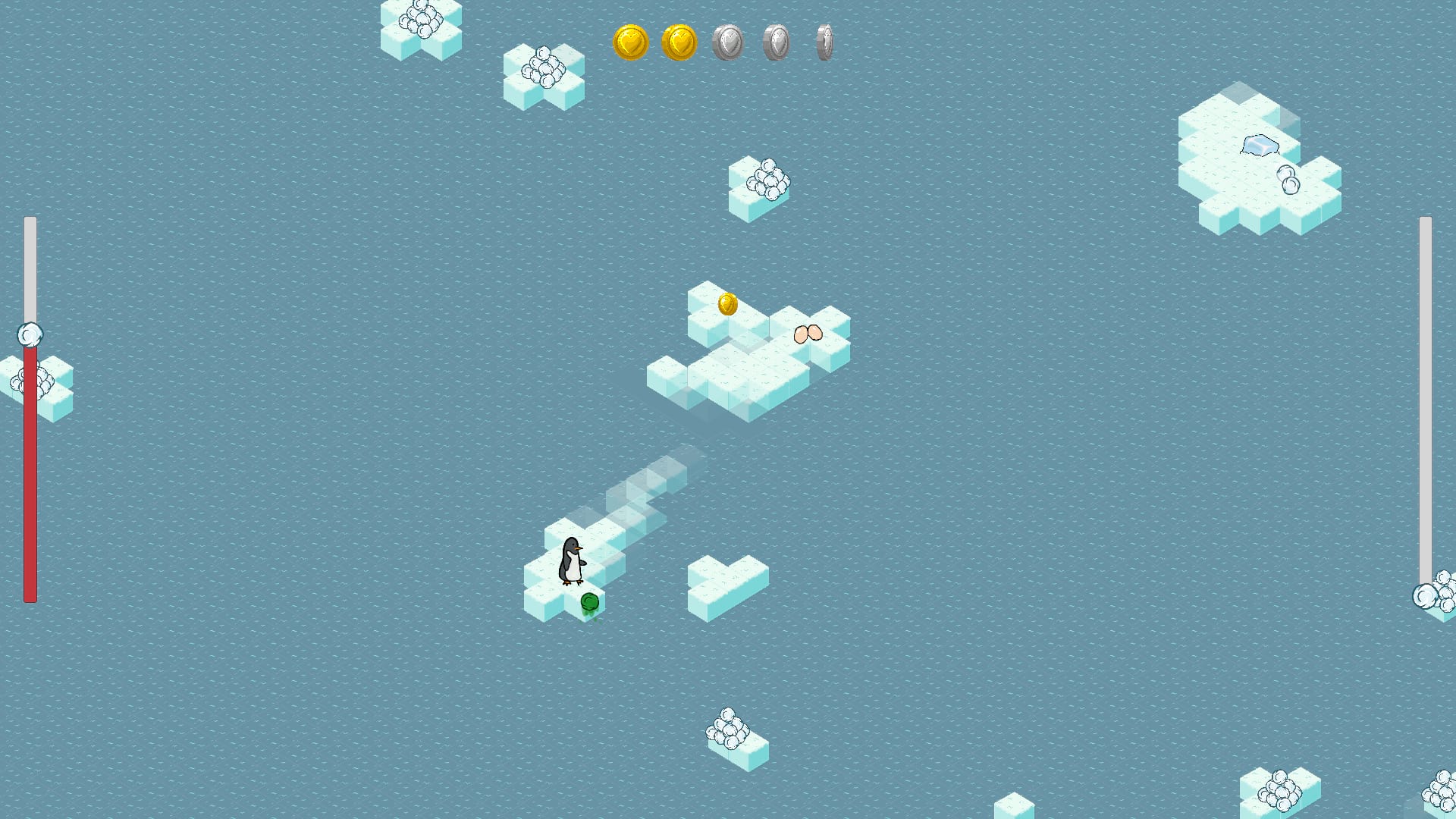Click the snowball pair on the top-right iceberg

coord(1289,180)
